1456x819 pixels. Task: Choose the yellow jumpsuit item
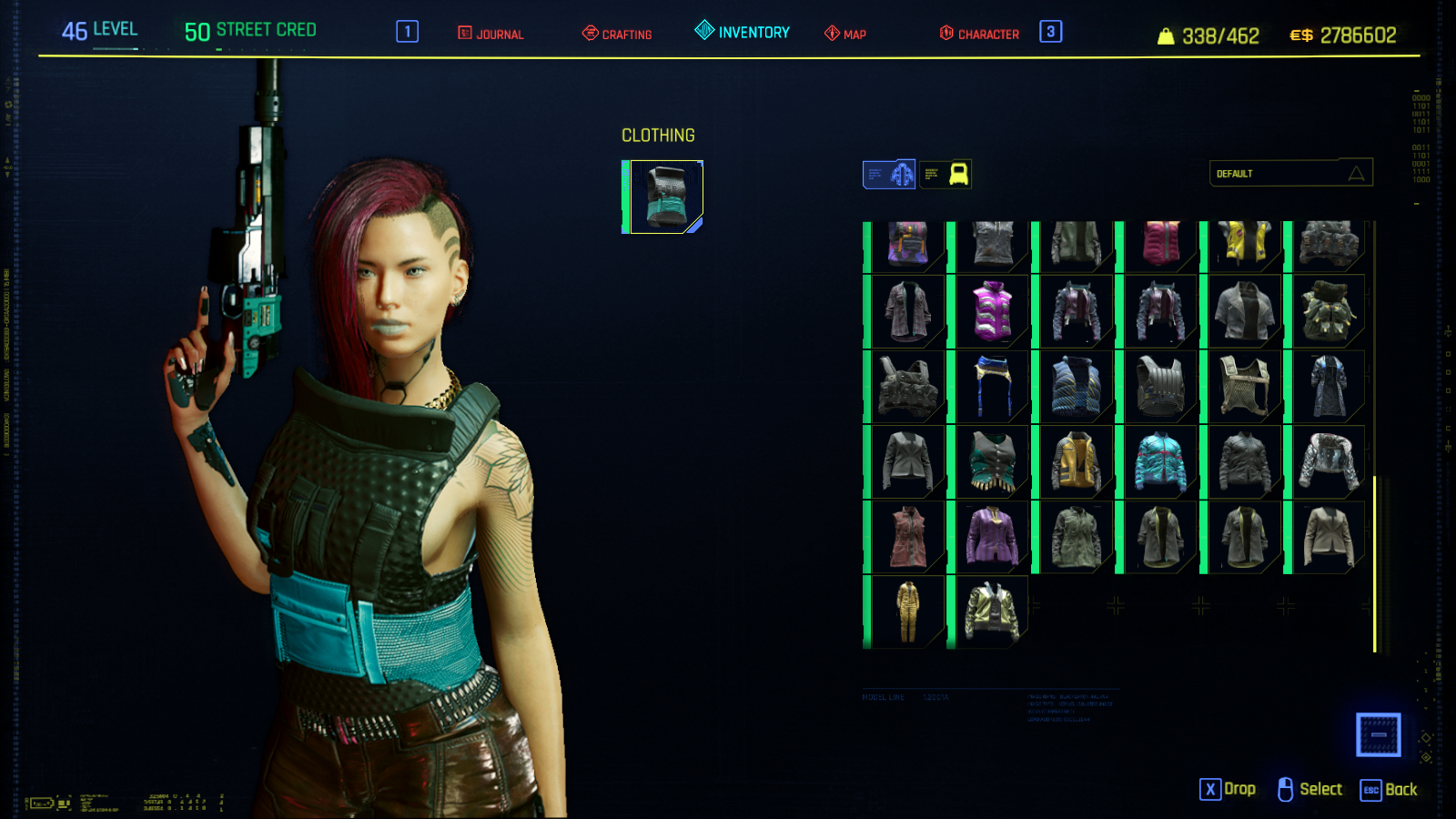point(907,612)
